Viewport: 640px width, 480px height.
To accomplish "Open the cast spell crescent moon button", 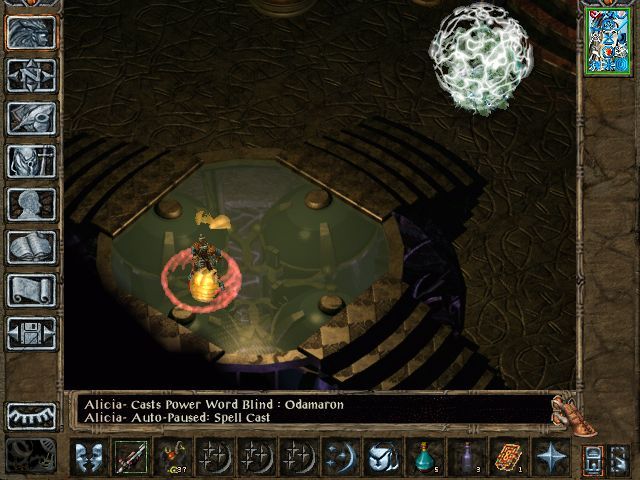I will point(340,458).
